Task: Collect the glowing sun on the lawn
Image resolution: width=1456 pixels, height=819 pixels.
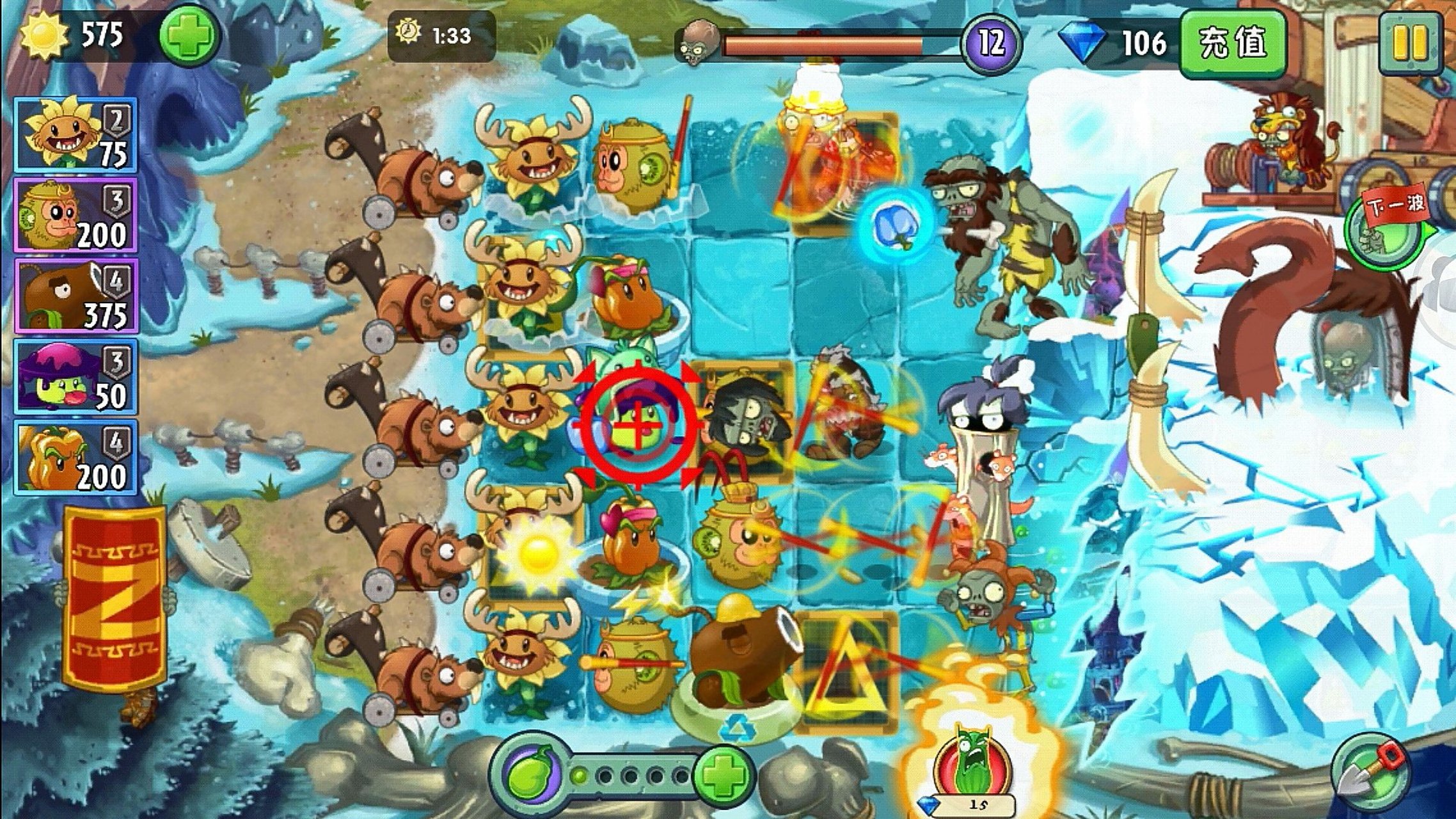Action: (x=539, y=552)
